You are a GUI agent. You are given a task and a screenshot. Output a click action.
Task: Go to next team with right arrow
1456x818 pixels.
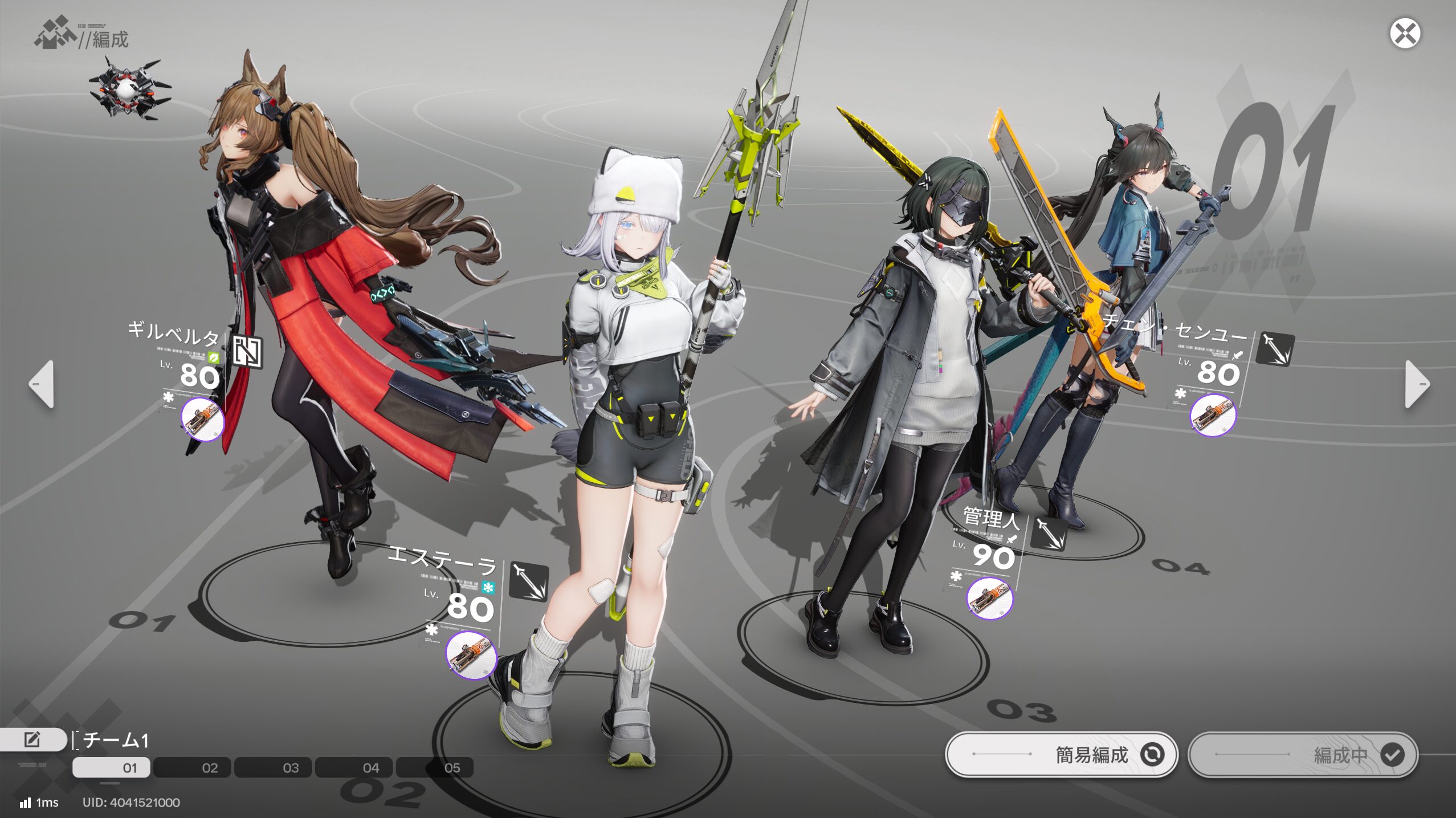1417,384
